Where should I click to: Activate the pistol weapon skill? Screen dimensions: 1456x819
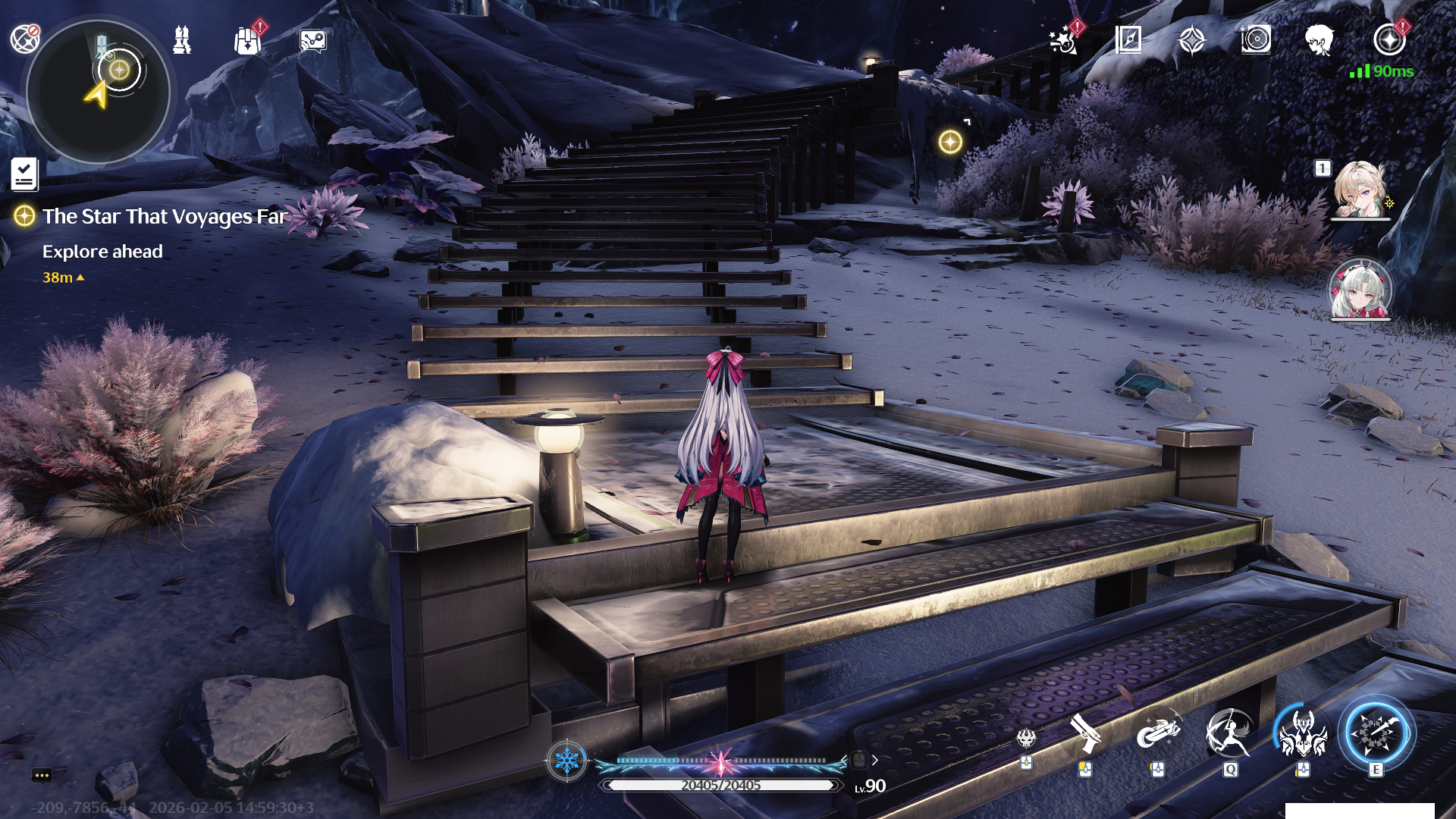(x=1086, y=734)
